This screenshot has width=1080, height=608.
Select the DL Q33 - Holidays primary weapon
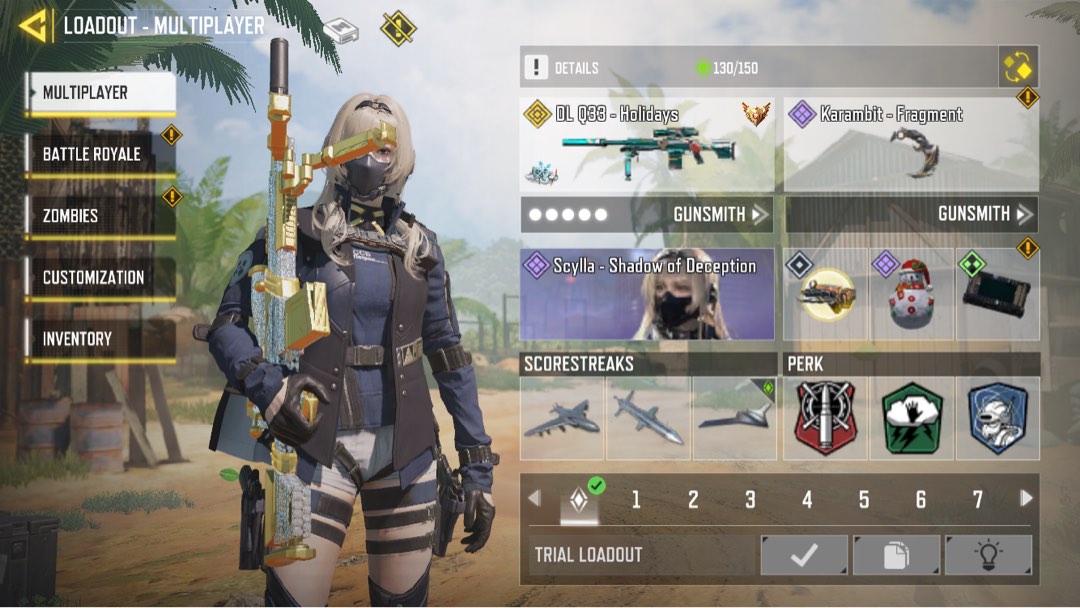(x=647, y=145)
